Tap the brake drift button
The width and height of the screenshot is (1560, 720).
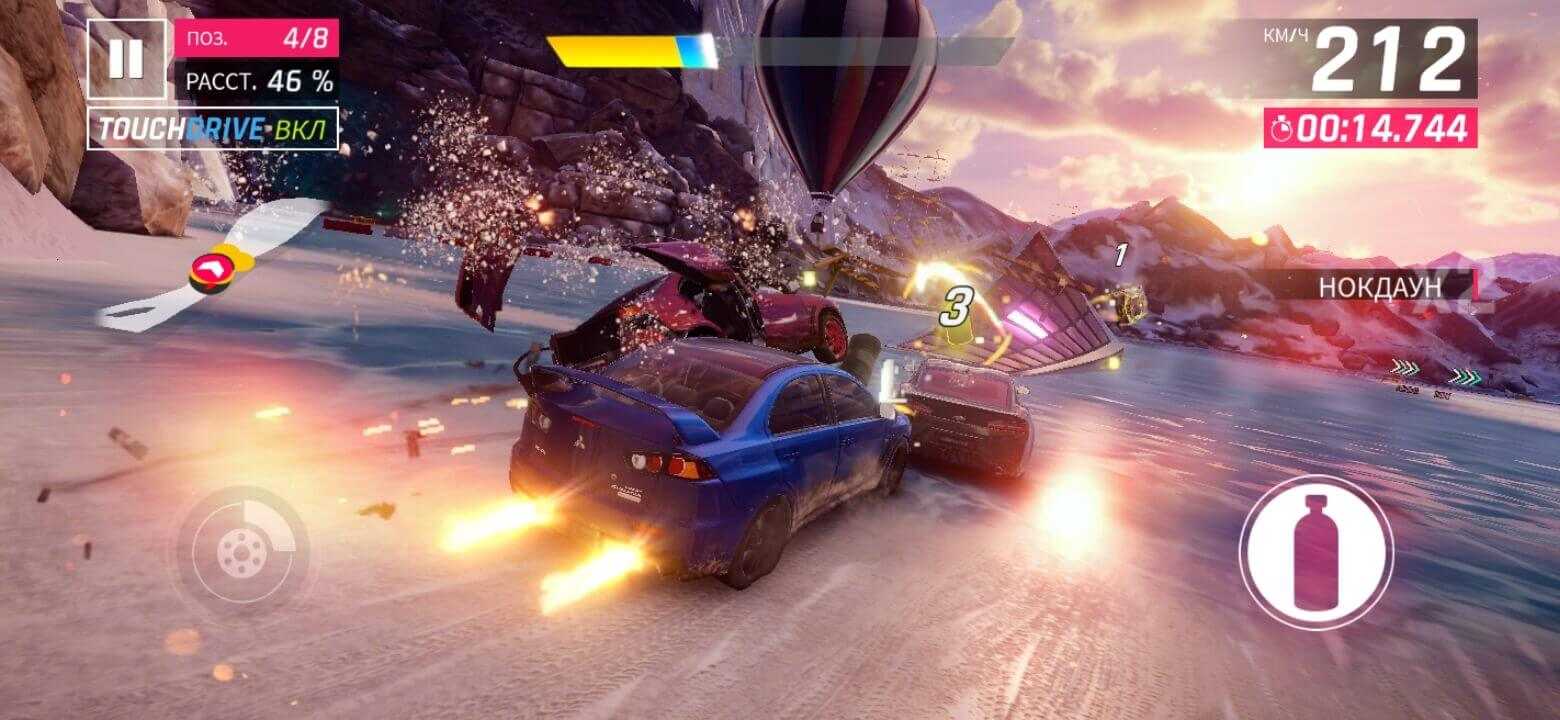click(242, 549)
